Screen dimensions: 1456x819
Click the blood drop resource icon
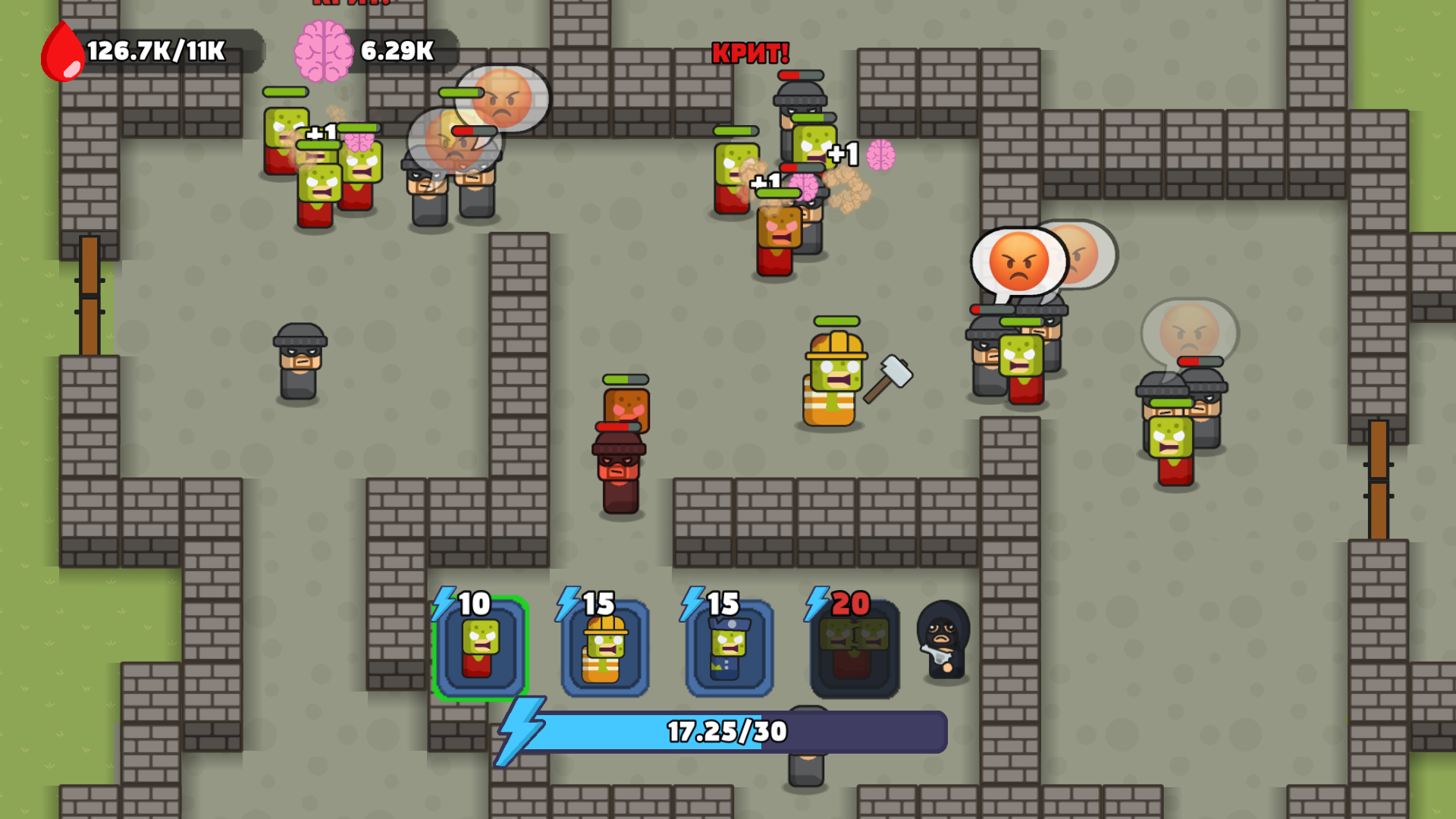point(63,49)
